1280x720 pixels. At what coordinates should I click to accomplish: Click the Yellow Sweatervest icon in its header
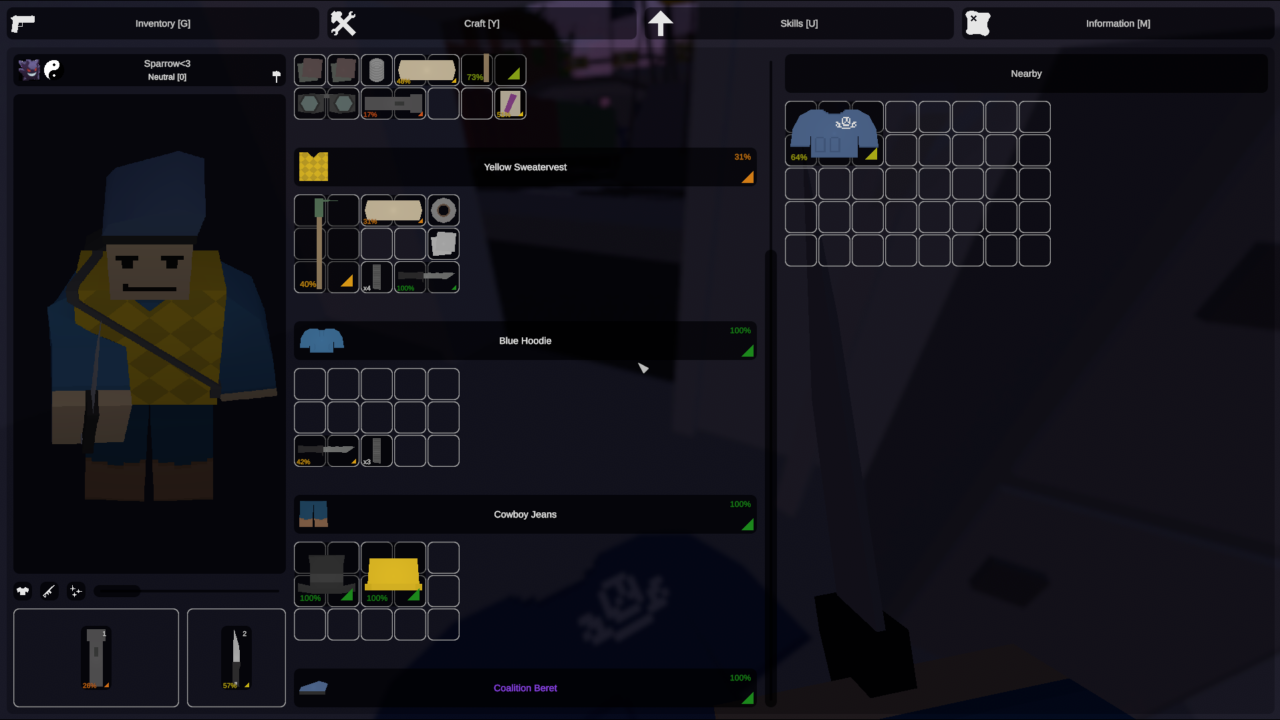[x=314, y=166]
